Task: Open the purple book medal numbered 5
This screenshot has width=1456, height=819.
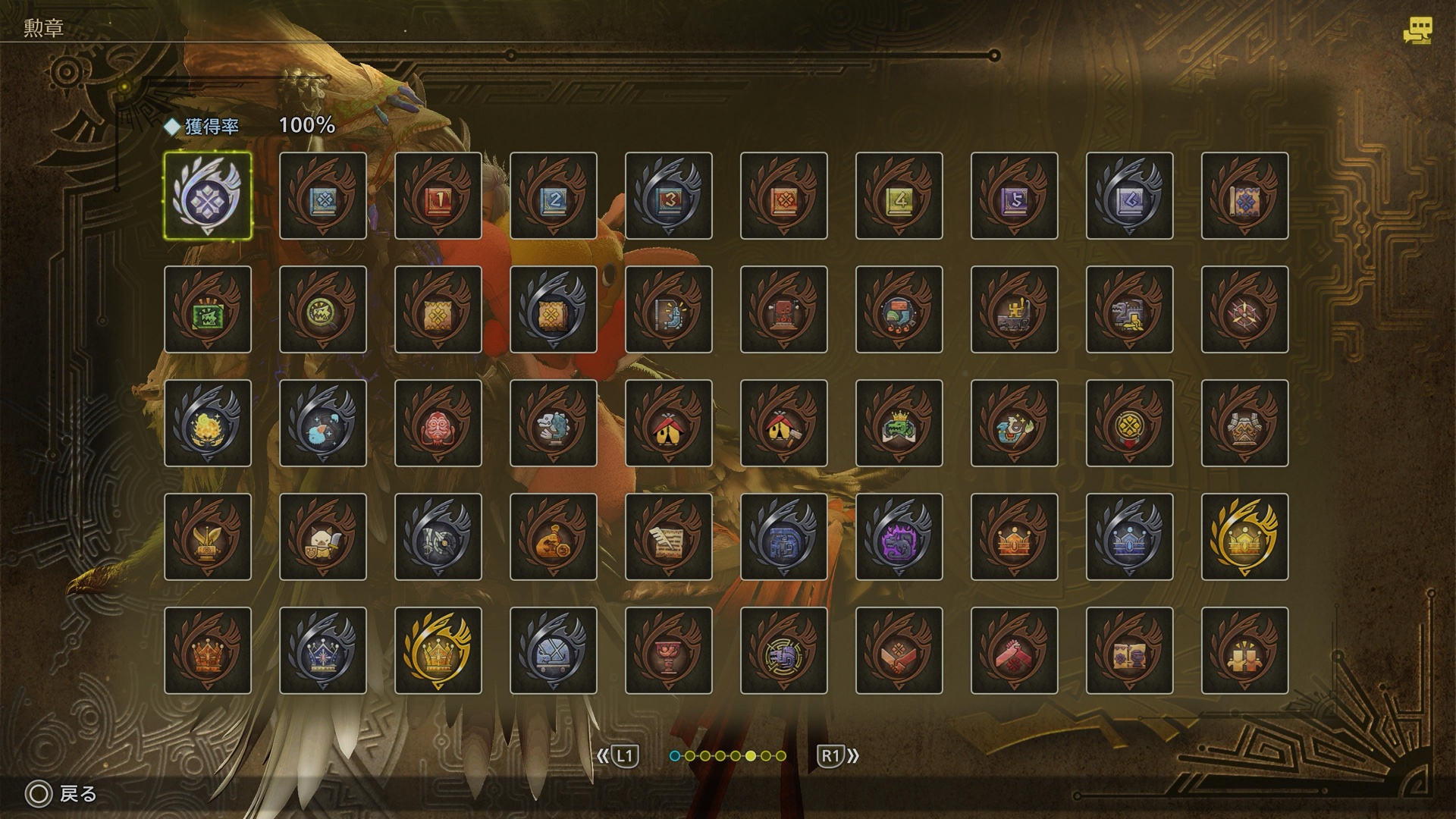Action: pyautogui.click(x=1015, y=196)
